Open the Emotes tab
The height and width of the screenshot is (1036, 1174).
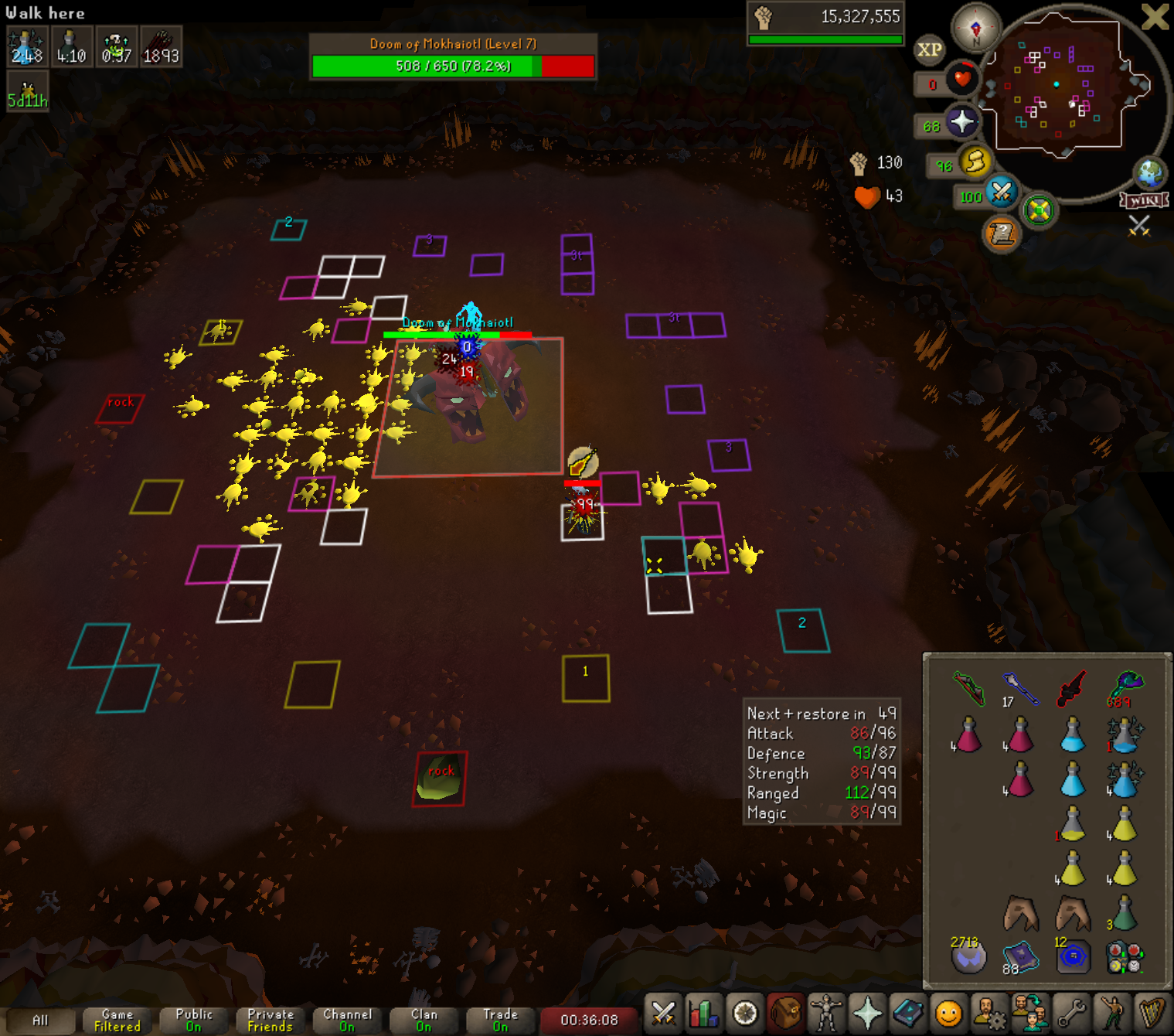tap(1111, 1012)
